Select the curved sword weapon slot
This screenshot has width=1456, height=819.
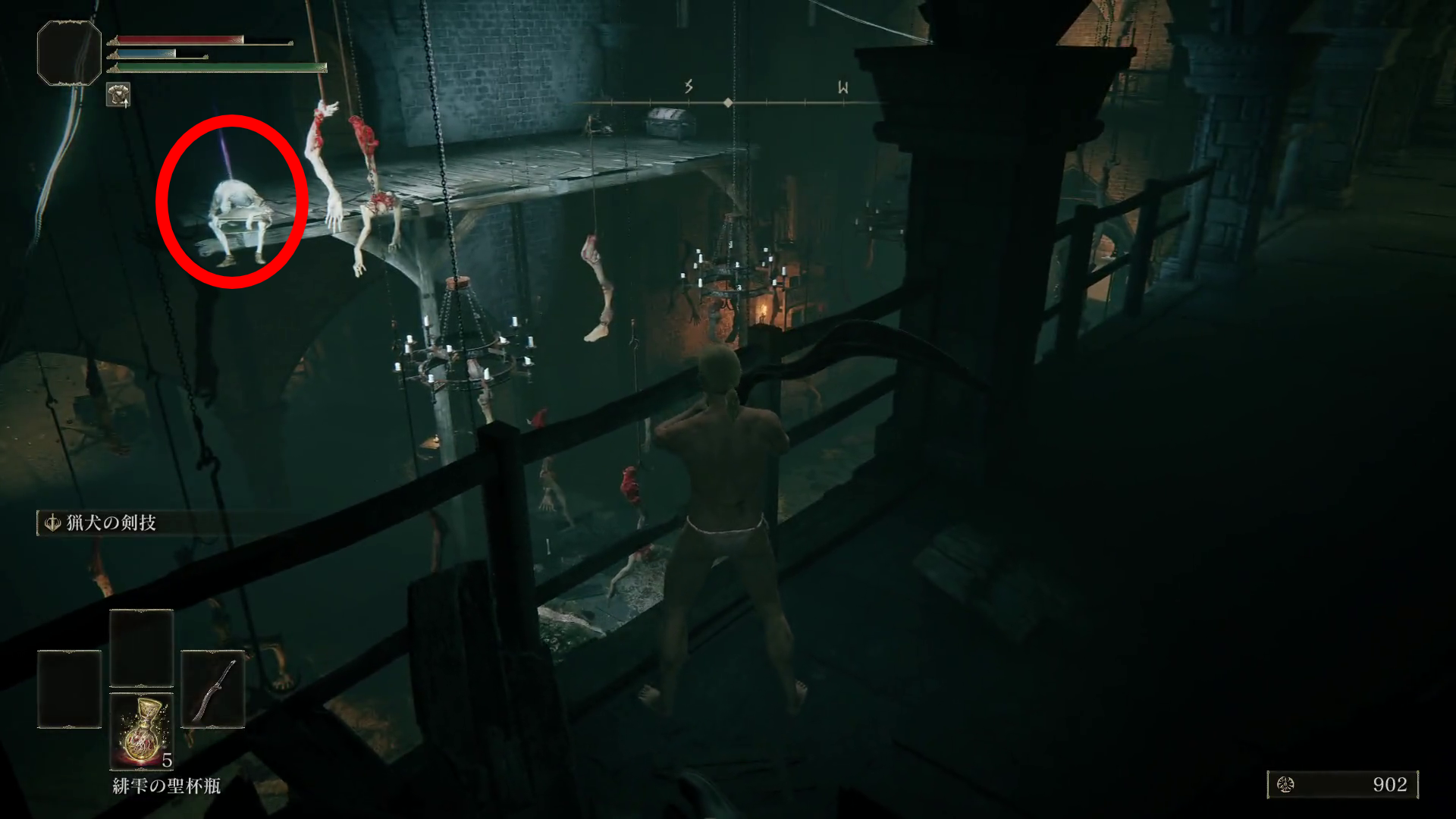(213, 689)
